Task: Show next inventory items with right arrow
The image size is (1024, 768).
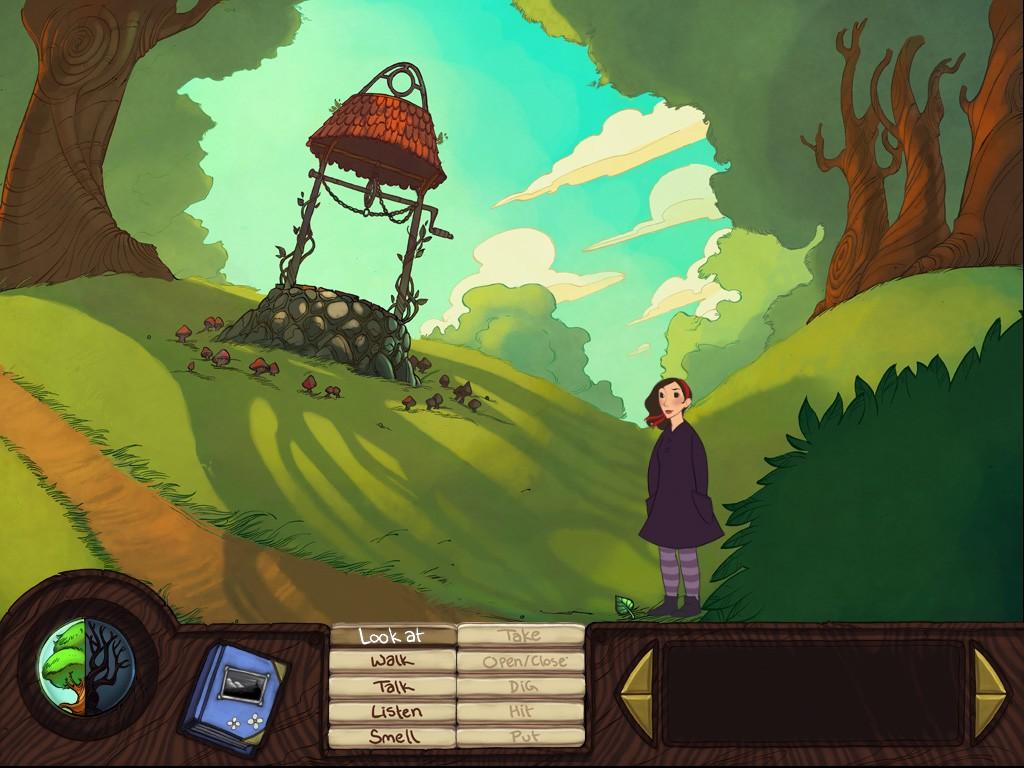Action: 990,694
